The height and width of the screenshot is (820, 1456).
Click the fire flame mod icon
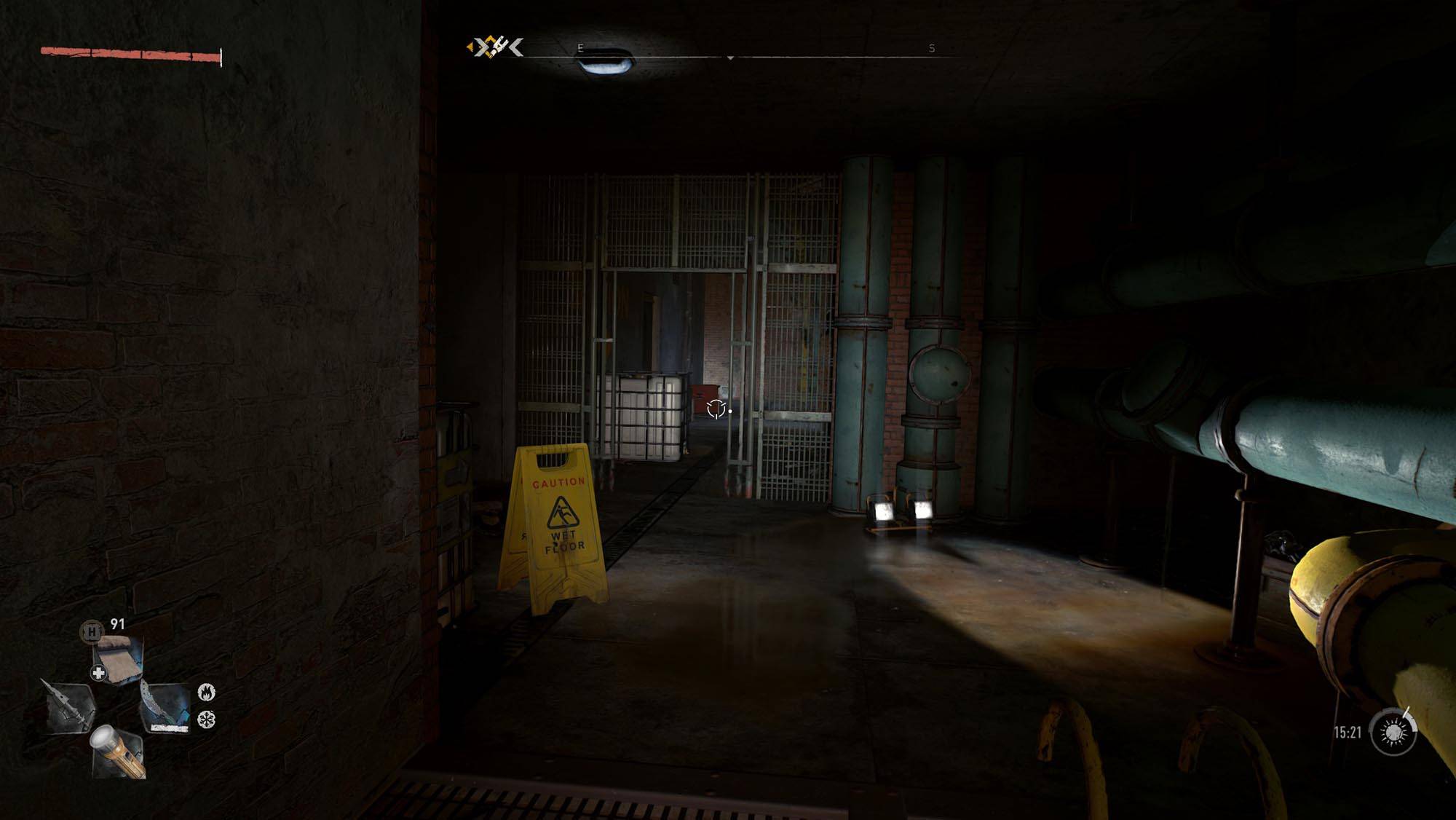[x=207, y=691]
